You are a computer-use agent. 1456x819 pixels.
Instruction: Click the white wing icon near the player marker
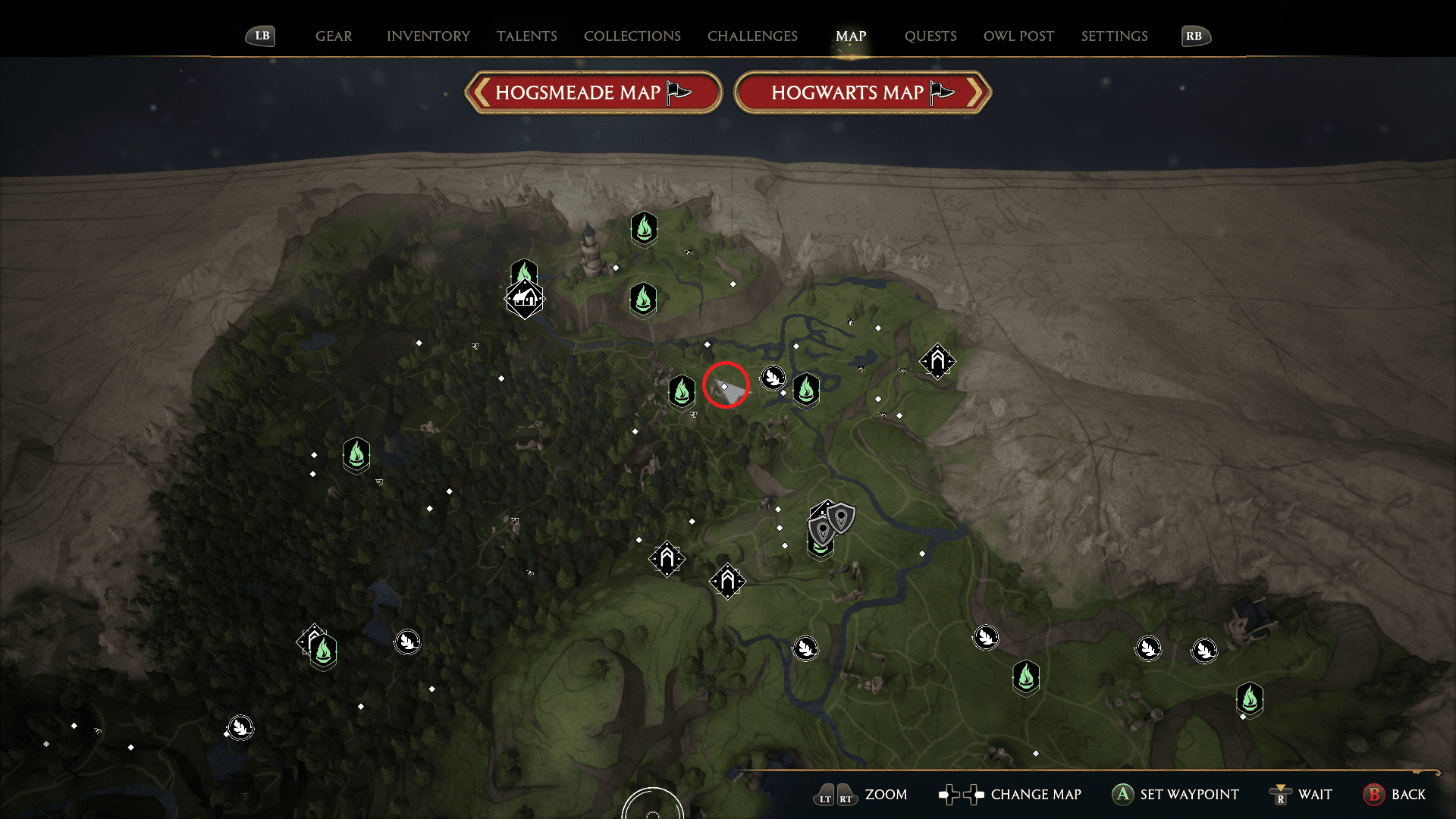click(x=773, y=378)
